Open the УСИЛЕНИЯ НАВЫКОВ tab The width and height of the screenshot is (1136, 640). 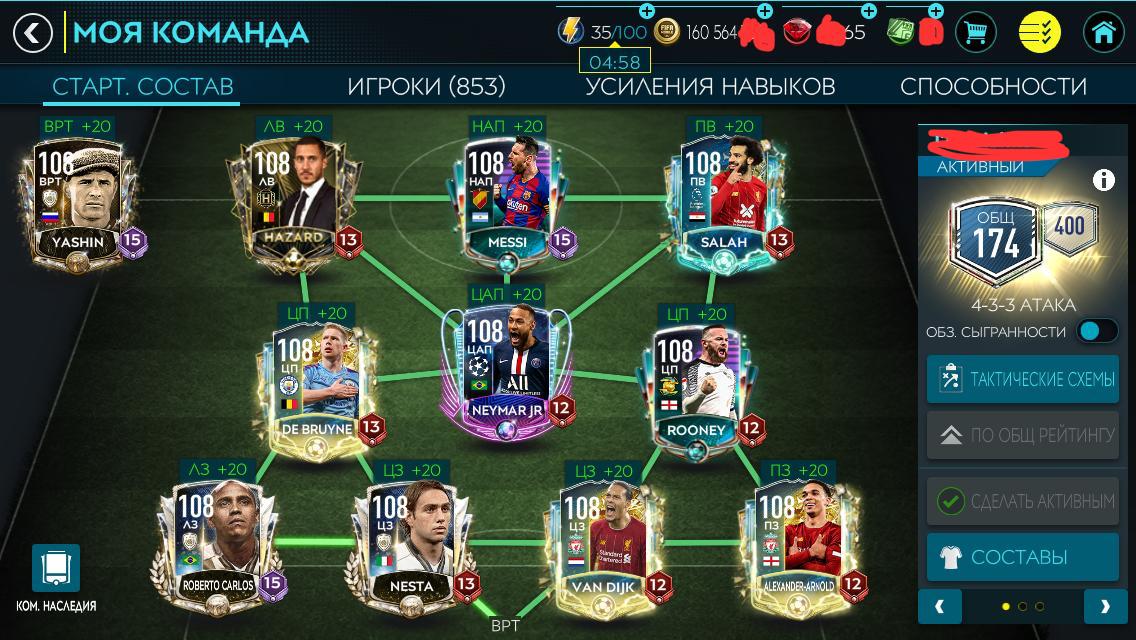(710, 86)
